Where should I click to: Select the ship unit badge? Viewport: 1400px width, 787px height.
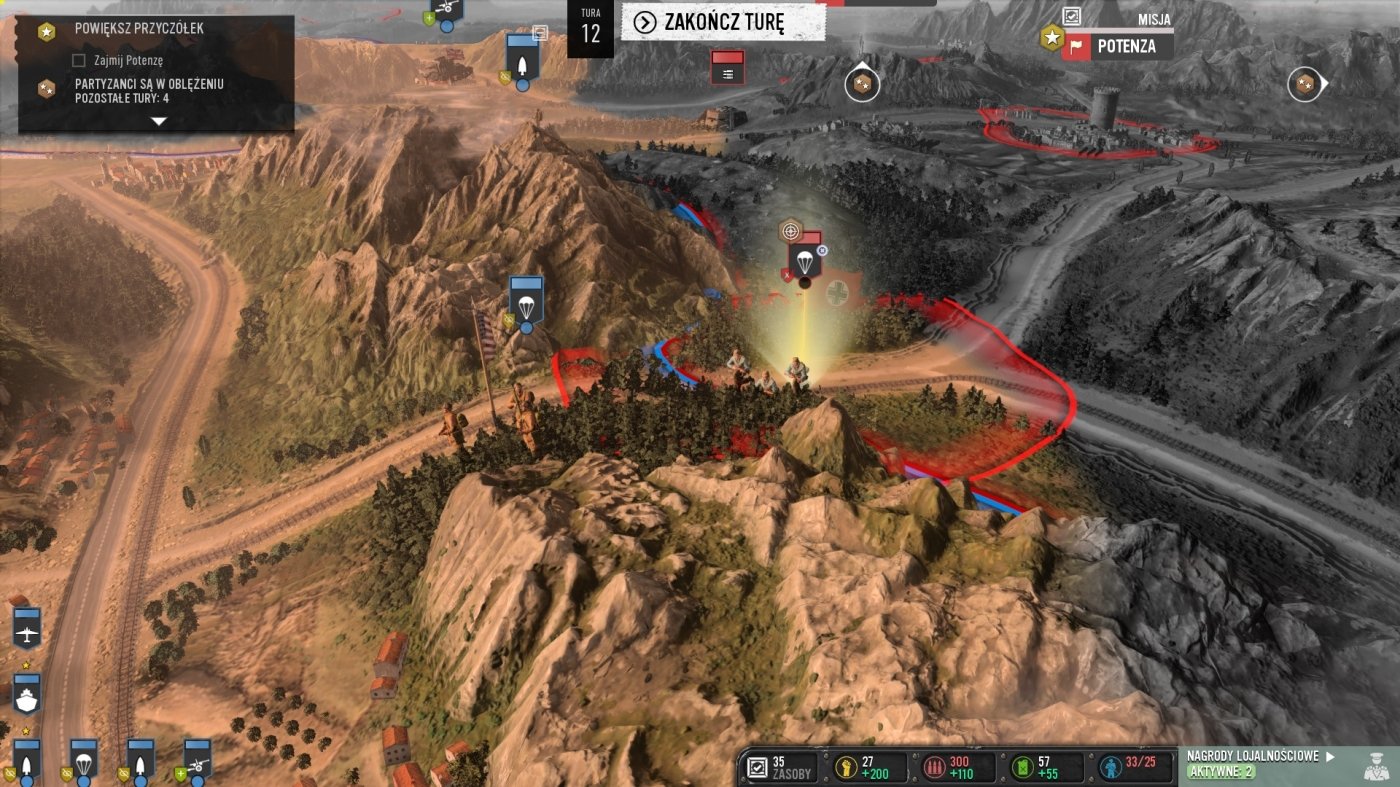click(26, 694)
